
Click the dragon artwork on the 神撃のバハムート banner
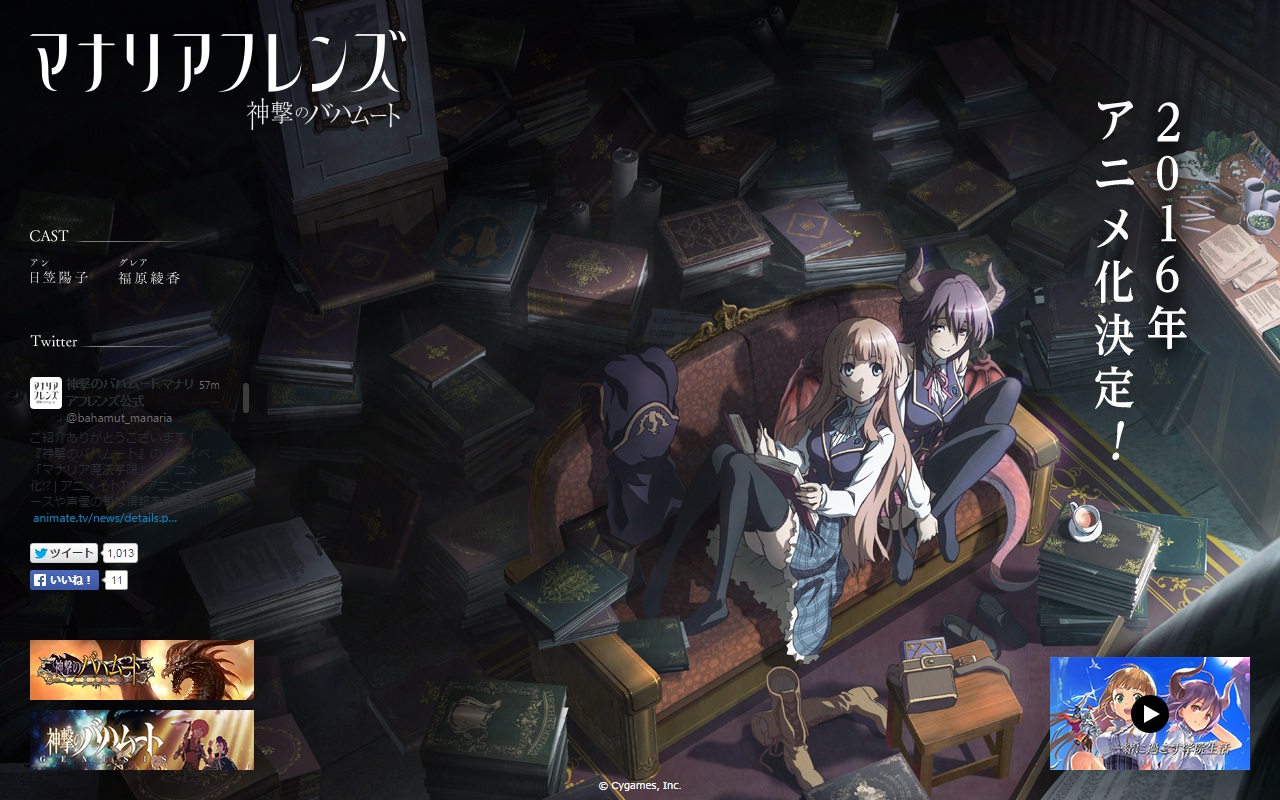(195, 670)
